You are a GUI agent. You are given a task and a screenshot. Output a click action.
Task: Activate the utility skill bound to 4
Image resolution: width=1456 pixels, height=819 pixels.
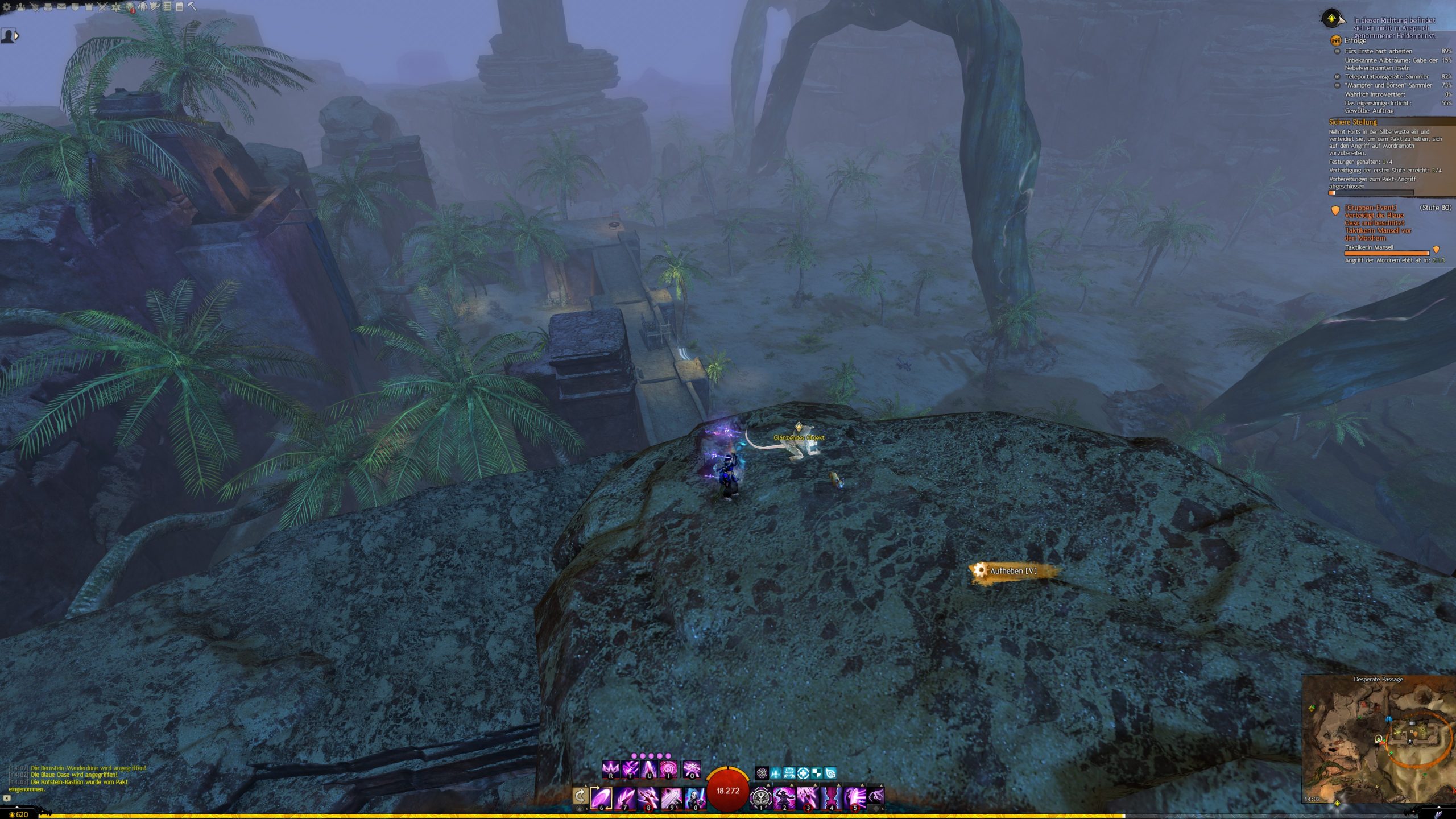pos(831,797)
